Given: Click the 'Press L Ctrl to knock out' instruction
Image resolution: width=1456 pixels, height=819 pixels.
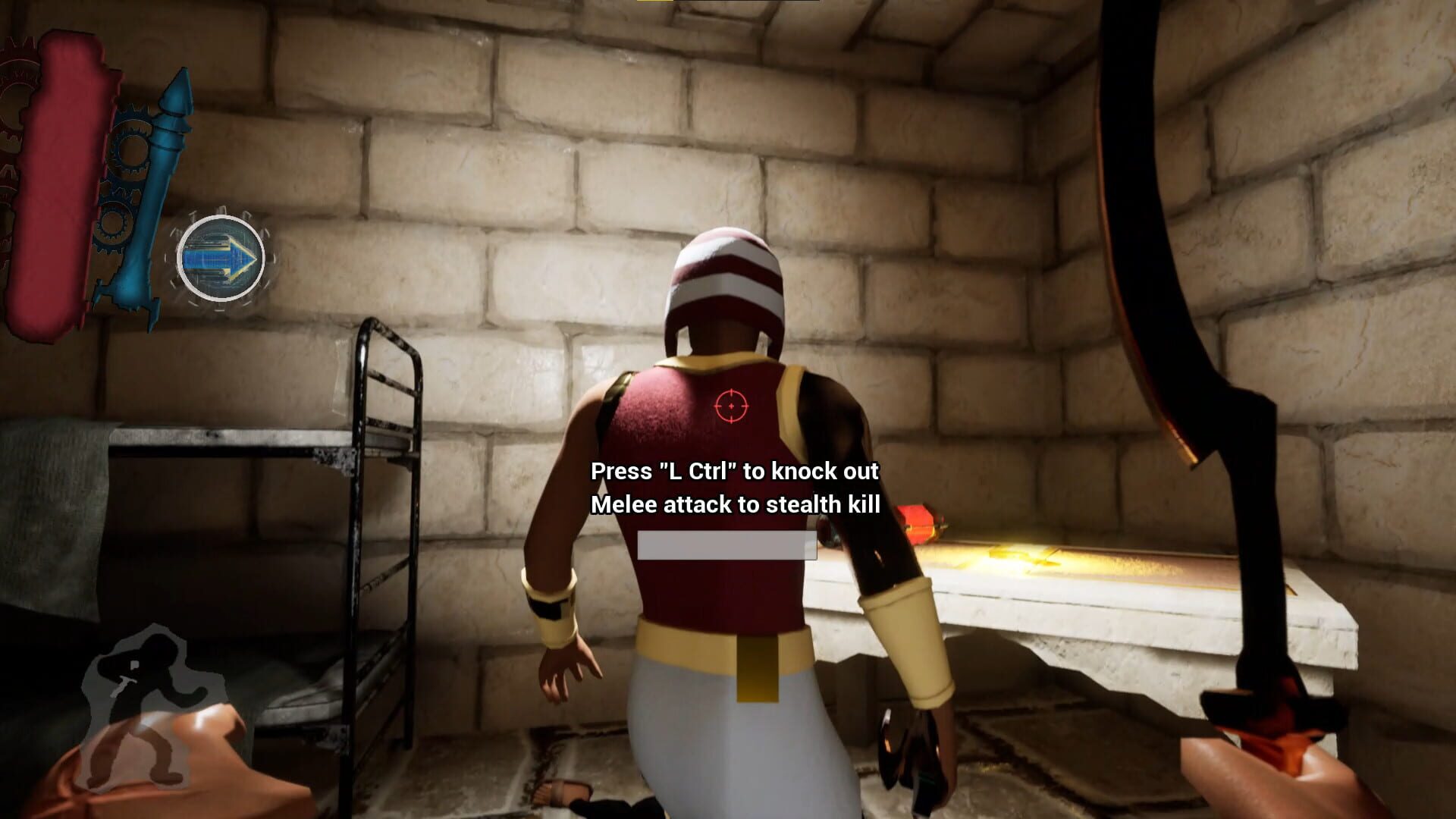Looking at the screenshot, I should [733, 472].
